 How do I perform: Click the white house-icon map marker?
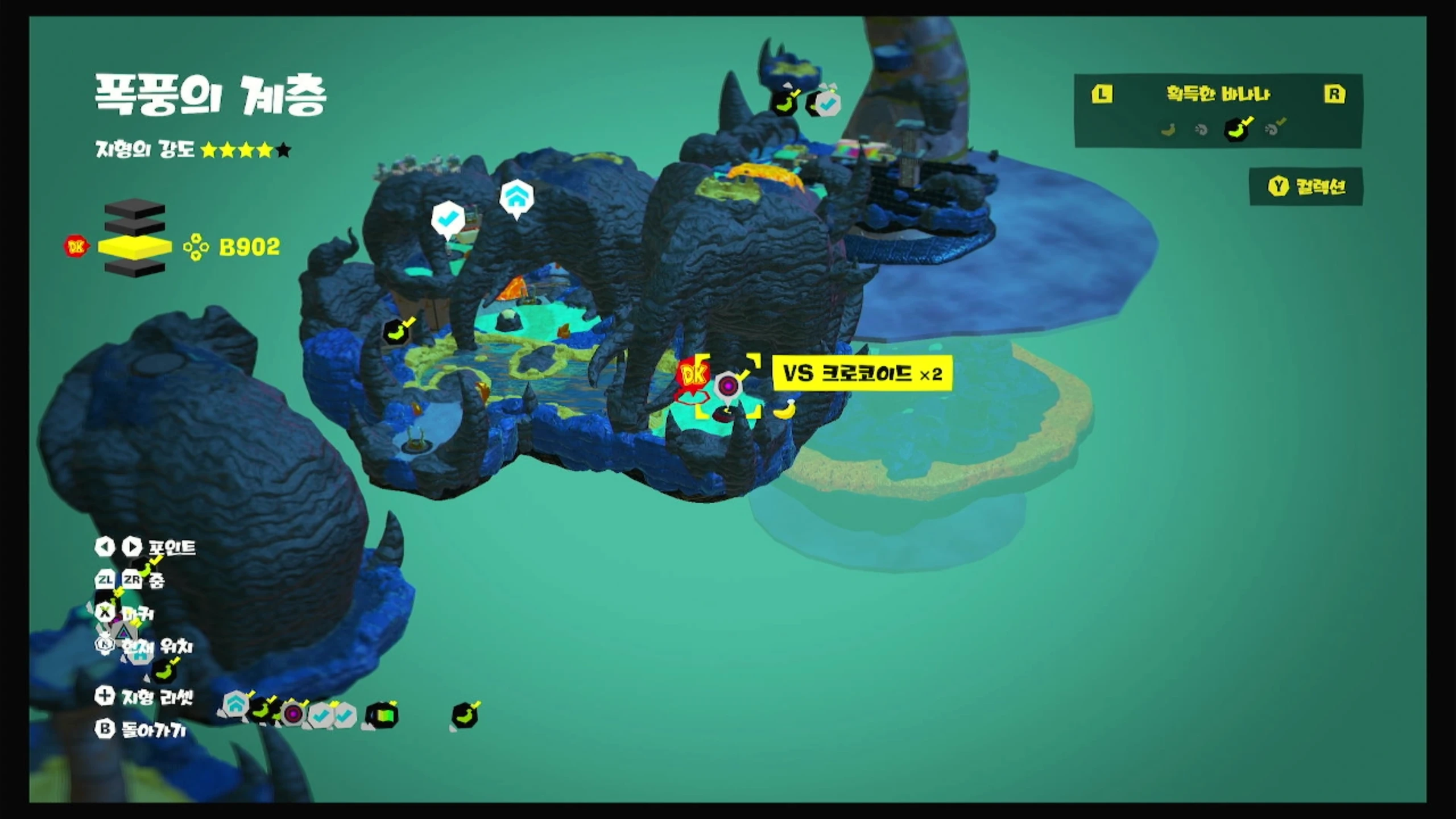click(x=516, y=198)
